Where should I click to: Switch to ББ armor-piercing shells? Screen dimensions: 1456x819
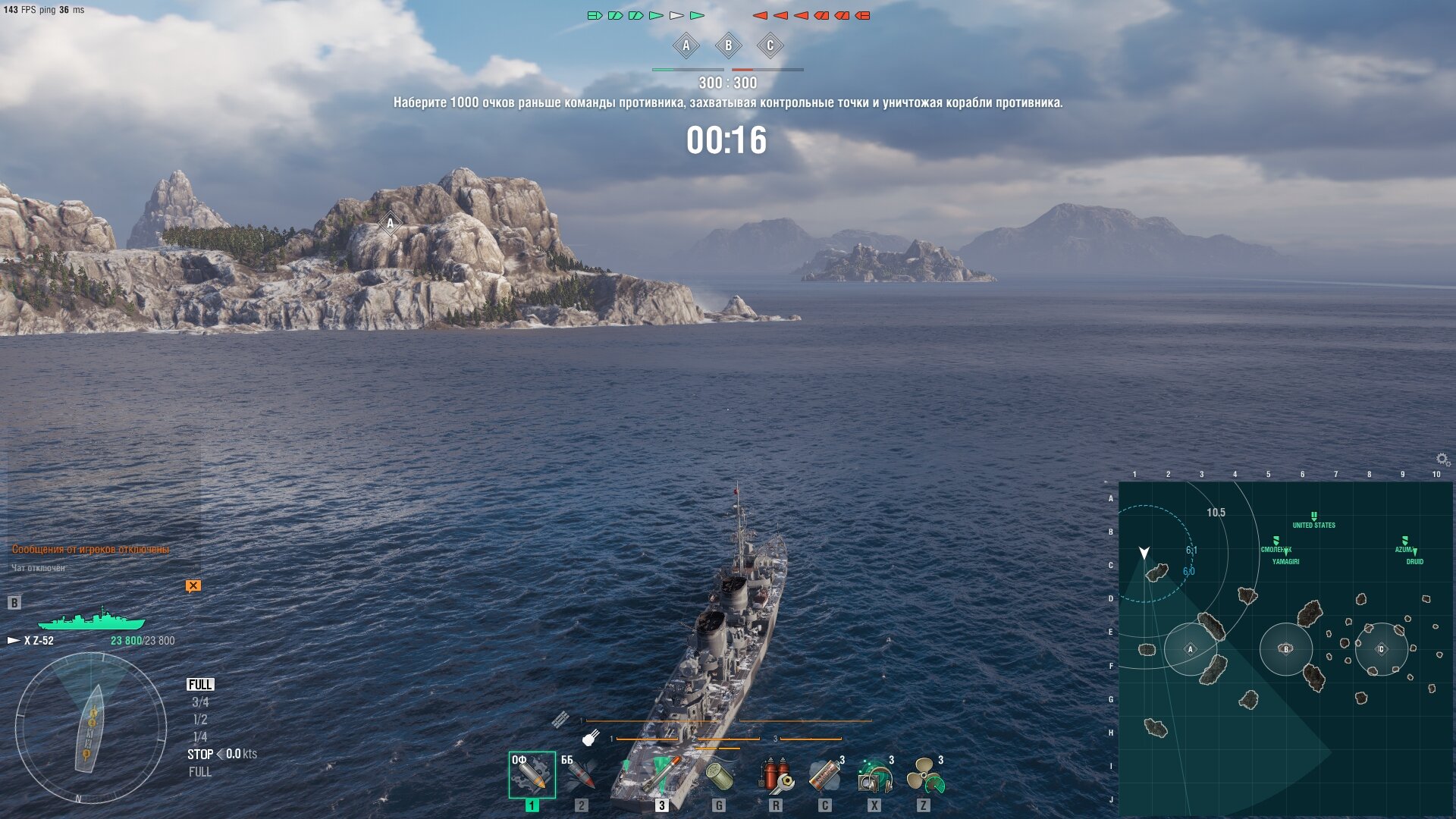(580, 775)
